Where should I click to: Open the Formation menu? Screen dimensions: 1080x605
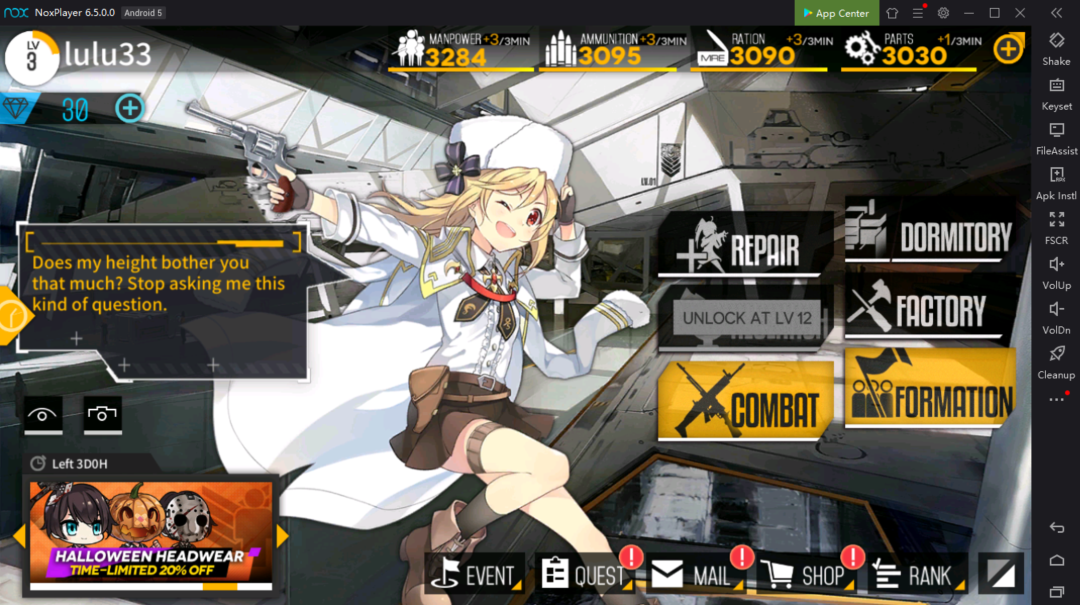[x=930, y=391]
